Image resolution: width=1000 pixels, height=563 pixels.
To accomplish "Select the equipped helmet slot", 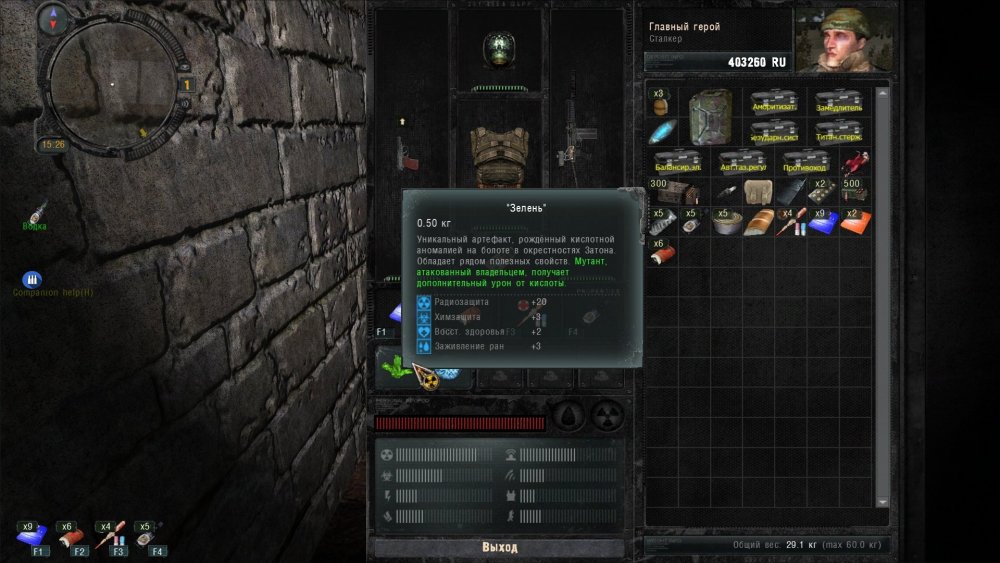I will coord(498,47).
